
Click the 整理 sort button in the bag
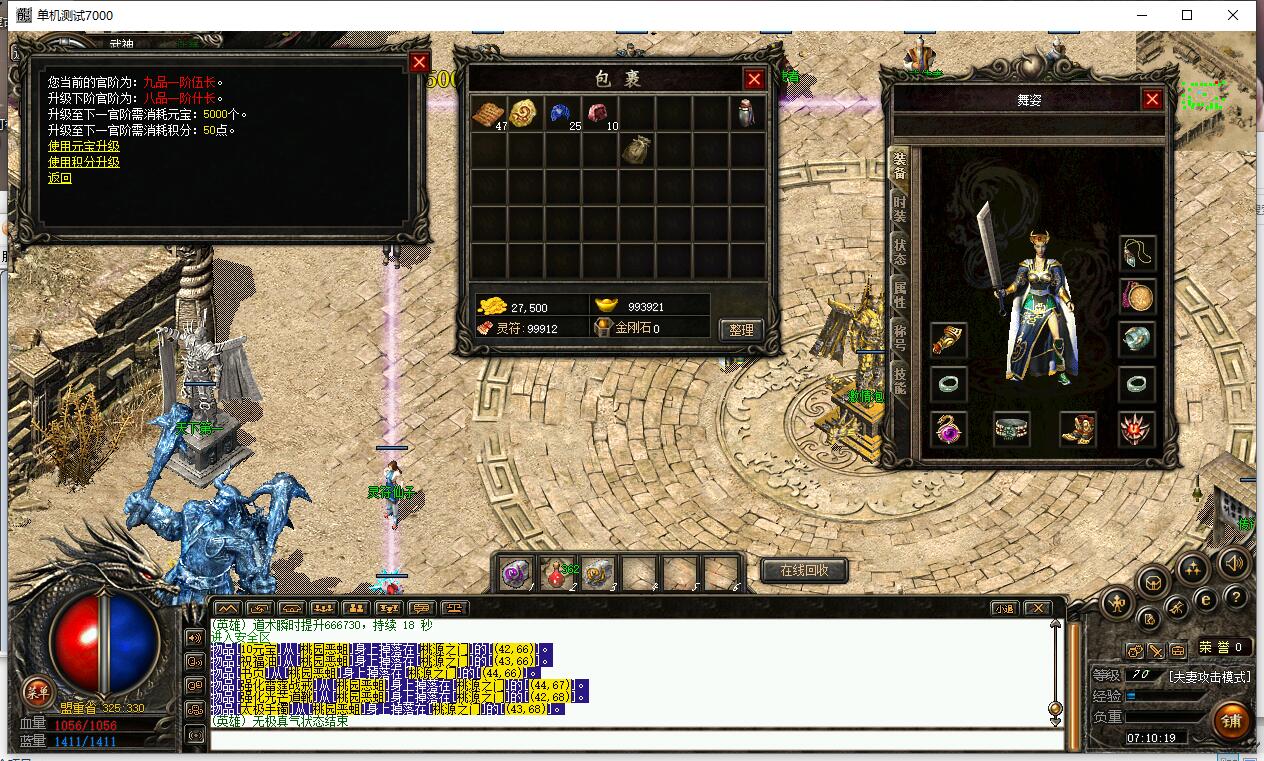tap(741, 328)
